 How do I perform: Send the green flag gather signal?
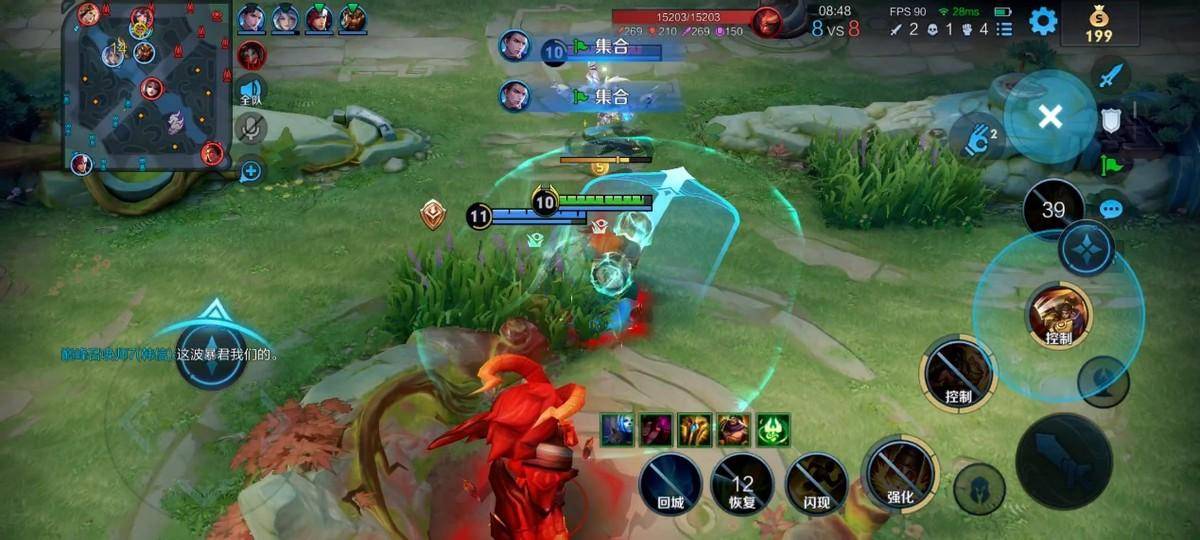[x=1111, y=165]
